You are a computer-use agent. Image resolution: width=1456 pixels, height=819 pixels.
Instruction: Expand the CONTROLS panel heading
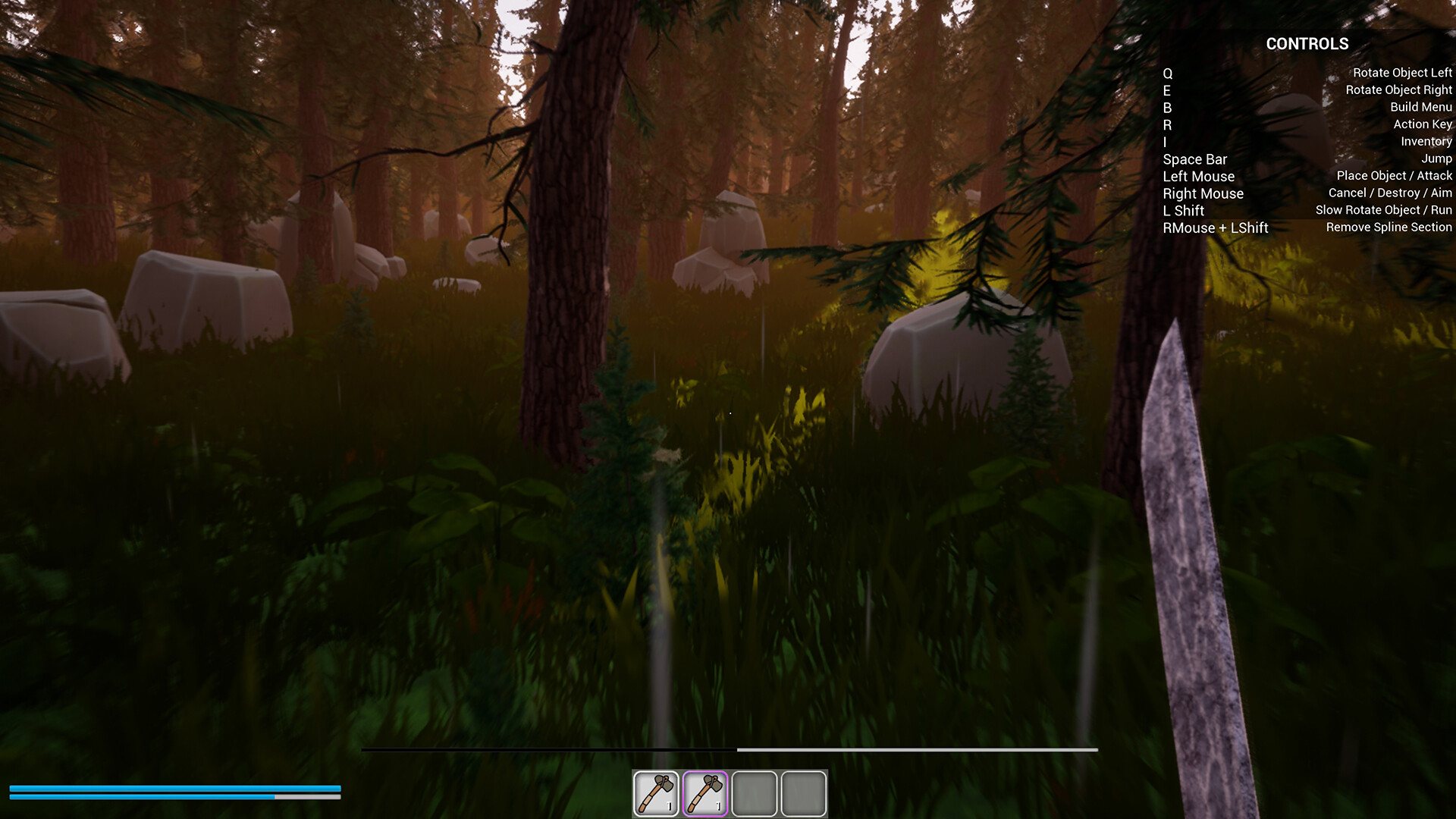coord(1307,44)
